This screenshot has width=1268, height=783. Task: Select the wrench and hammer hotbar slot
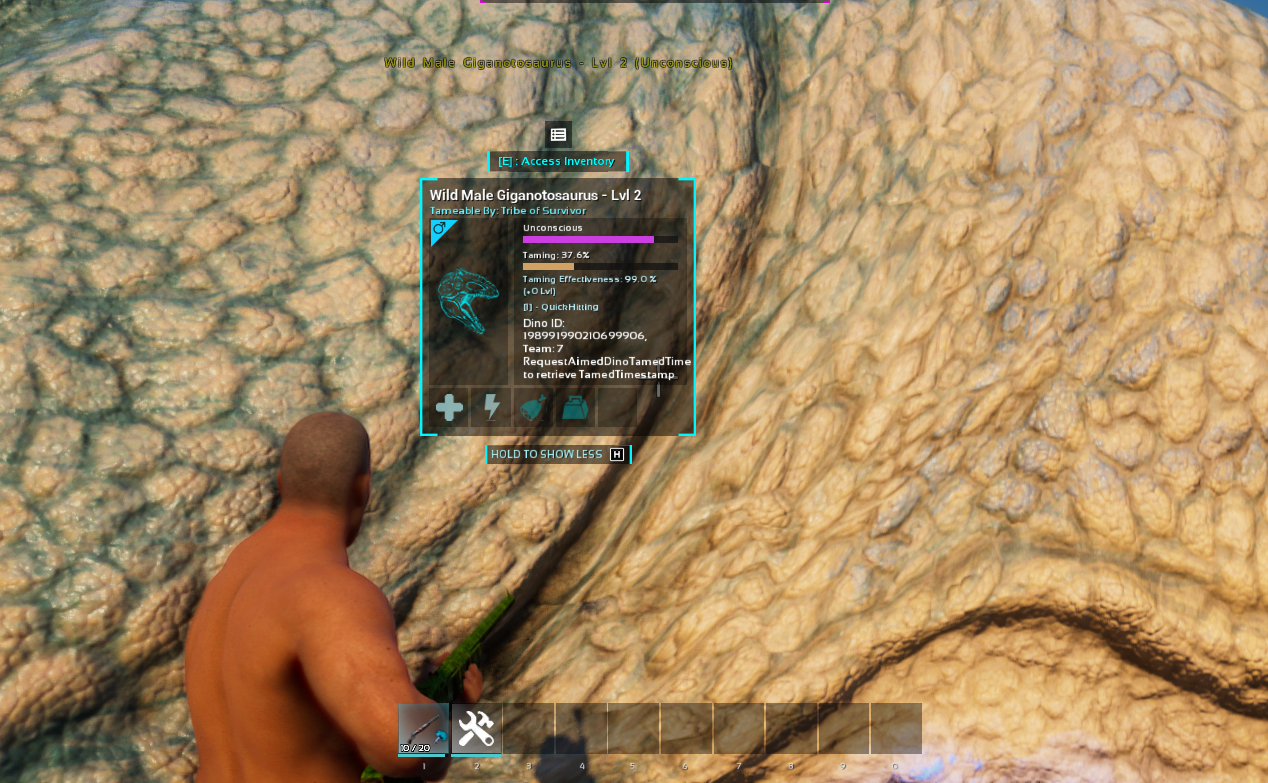tap(476, 728)
